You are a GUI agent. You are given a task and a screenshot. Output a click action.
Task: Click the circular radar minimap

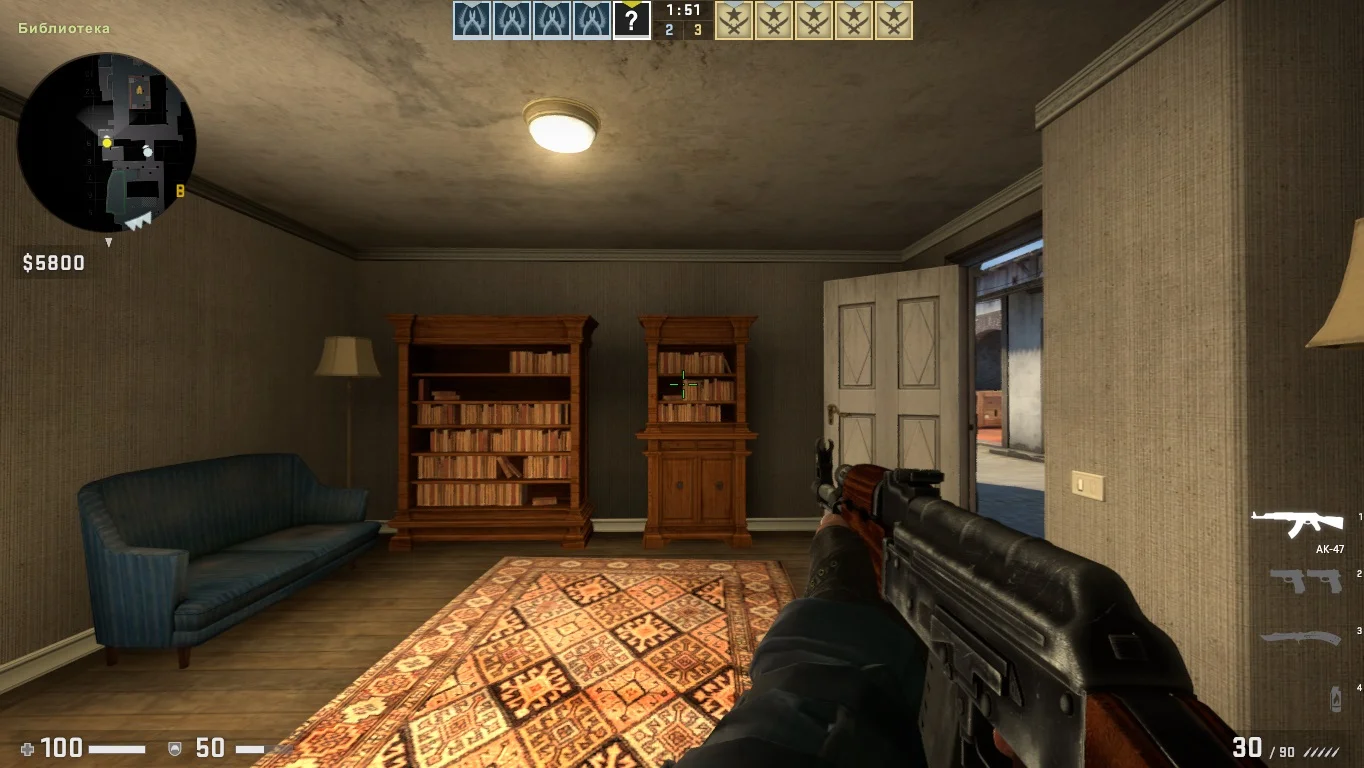pos(107,142)
